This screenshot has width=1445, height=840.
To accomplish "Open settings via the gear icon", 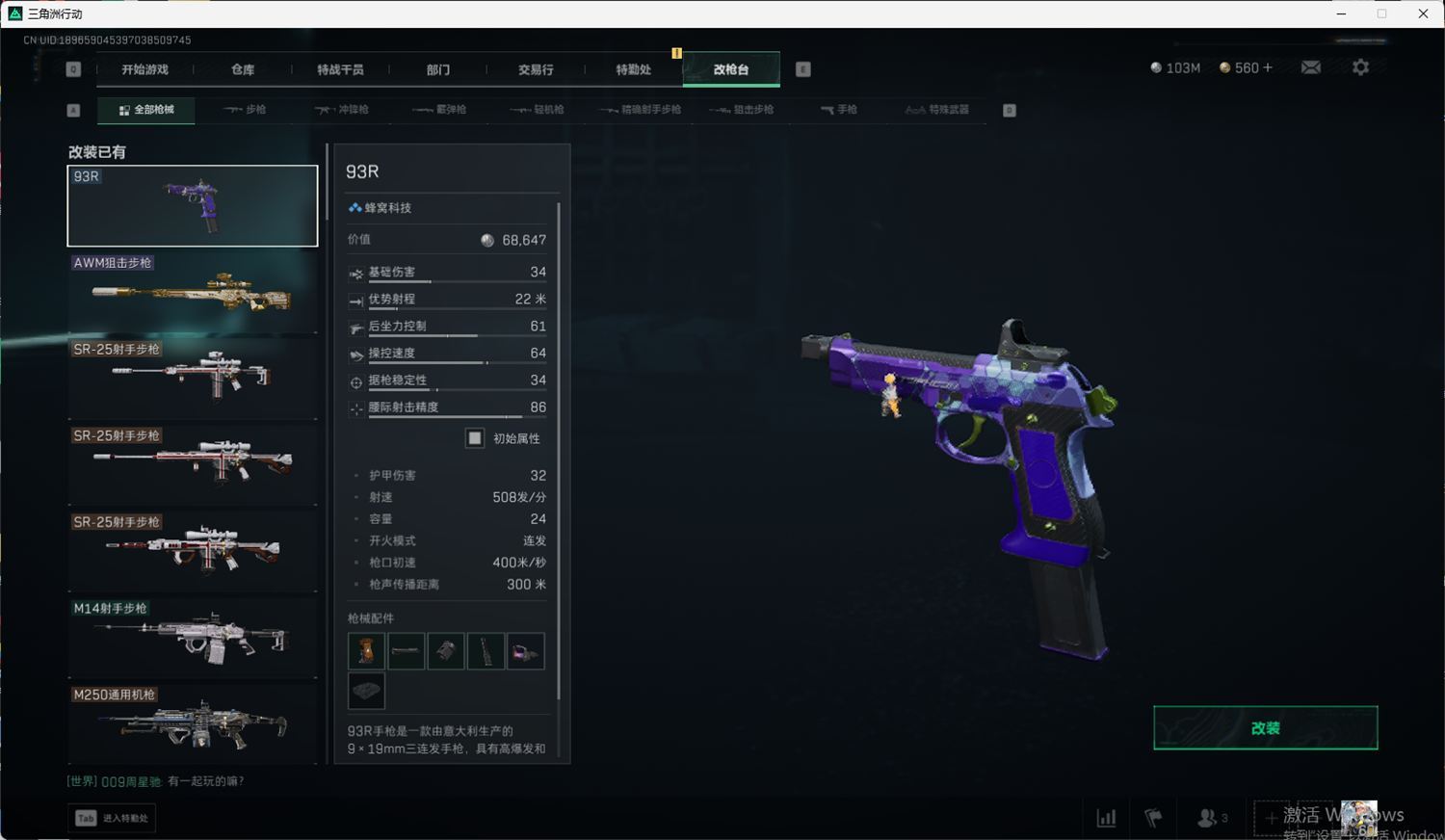I will 1360,67.
